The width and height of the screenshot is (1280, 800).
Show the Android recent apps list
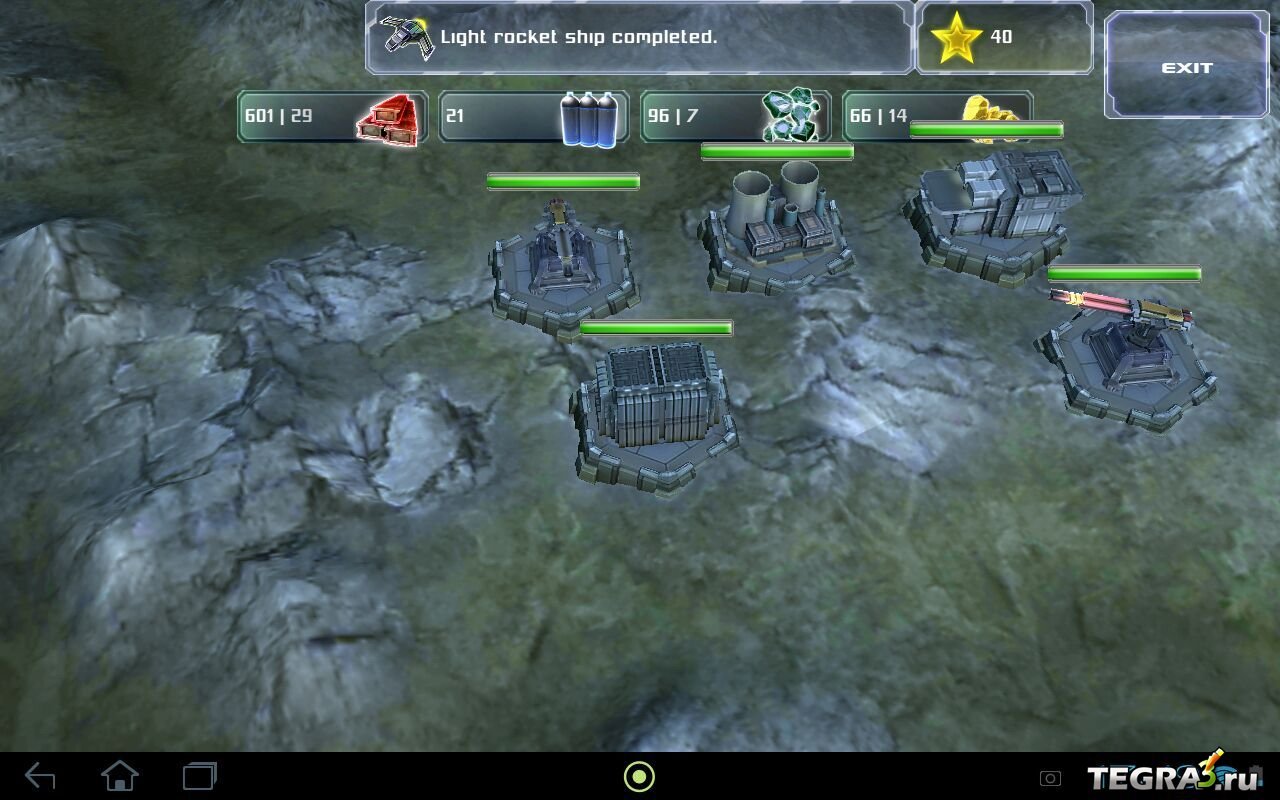coord(200,776)
